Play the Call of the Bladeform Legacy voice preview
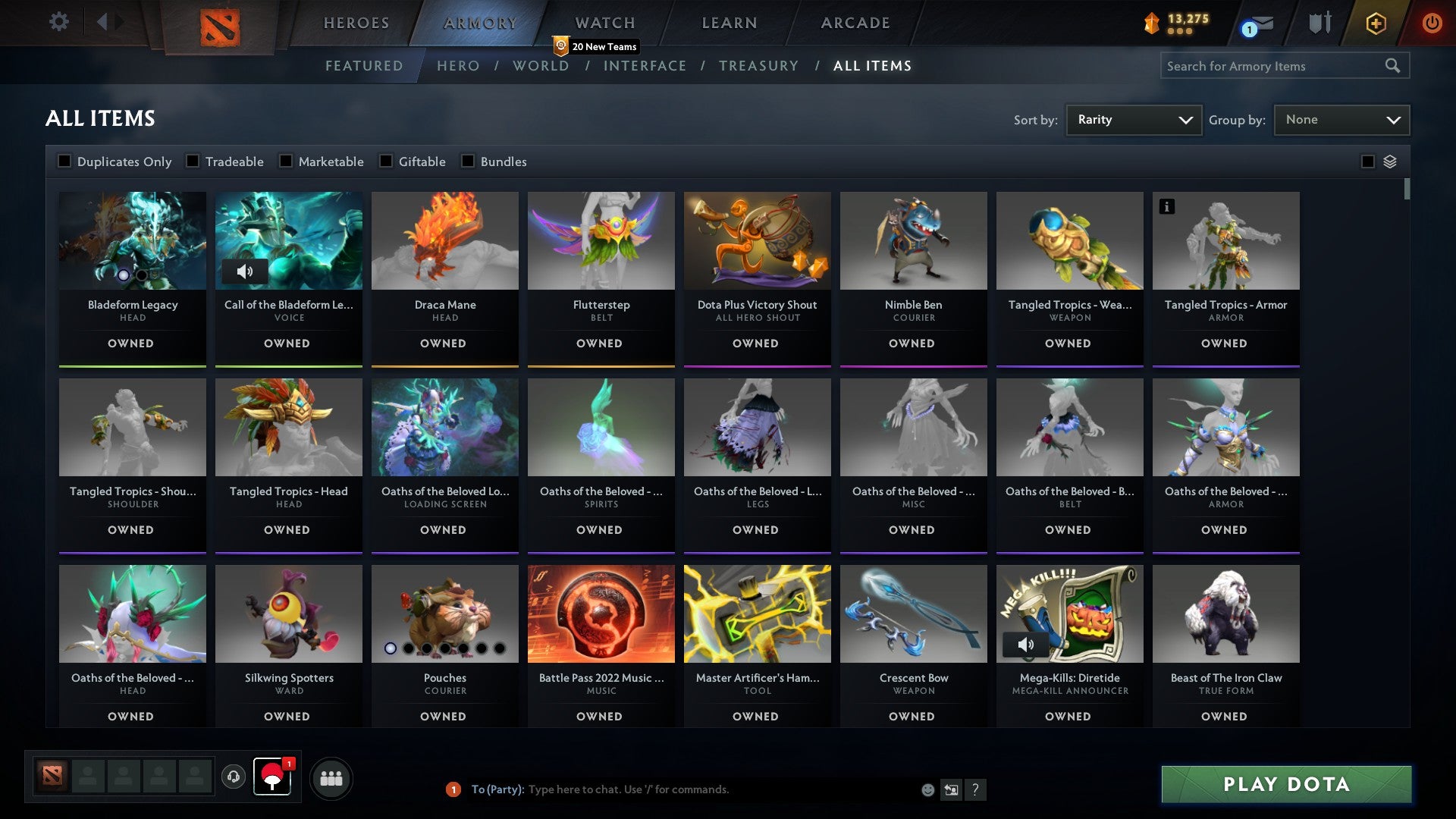The image size is (1456, 819). [246, 271]
